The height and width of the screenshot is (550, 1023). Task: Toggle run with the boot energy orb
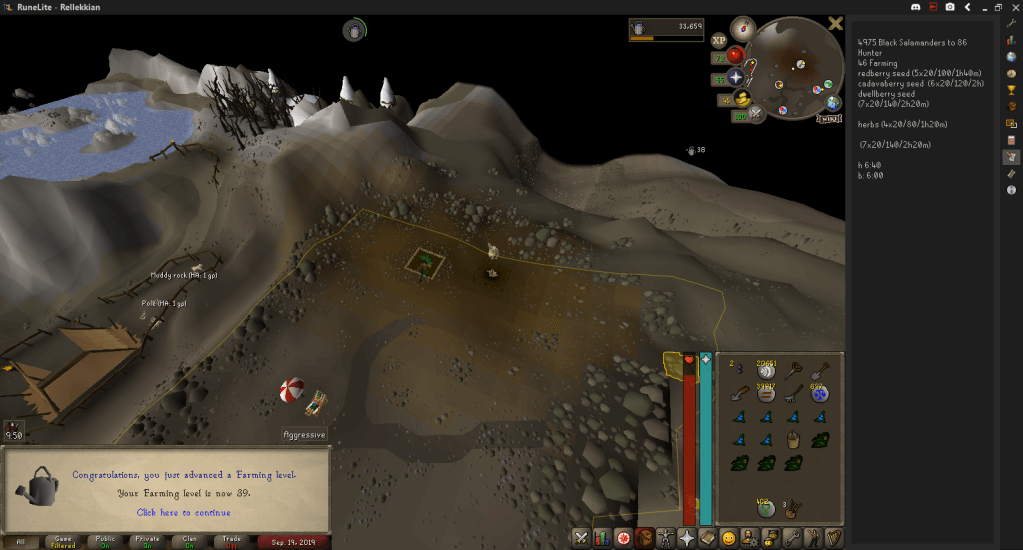[743, 98]
